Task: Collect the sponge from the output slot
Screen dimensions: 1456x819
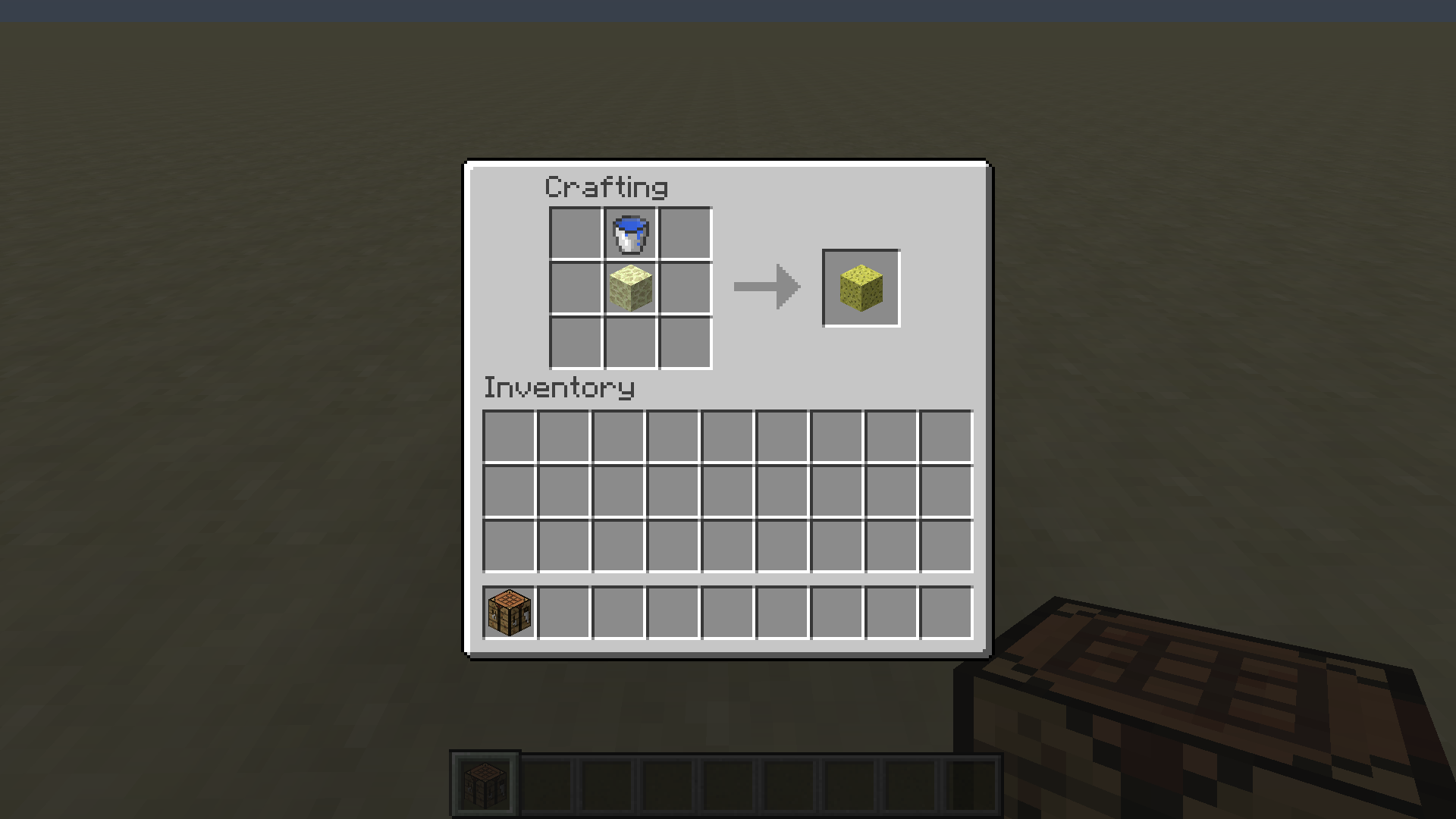Action: pyautogui.click(x=861, y=287)
